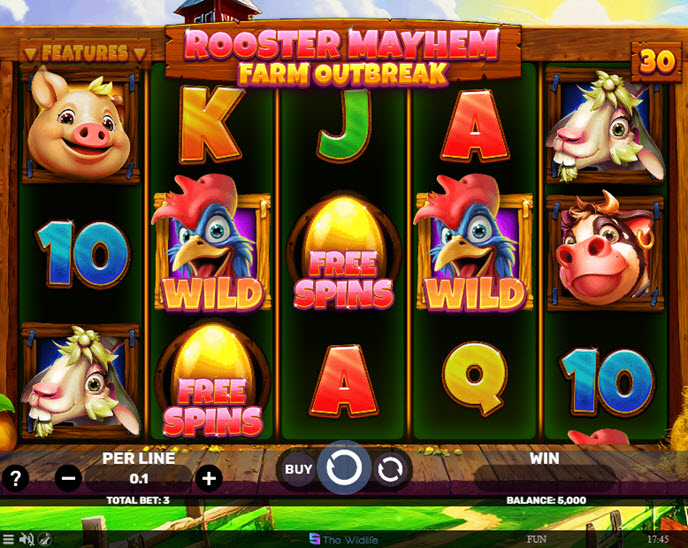Toggle the sound speaker icon
The height and width of the screenshot is (548, 688).
click(x=28, y=539)
